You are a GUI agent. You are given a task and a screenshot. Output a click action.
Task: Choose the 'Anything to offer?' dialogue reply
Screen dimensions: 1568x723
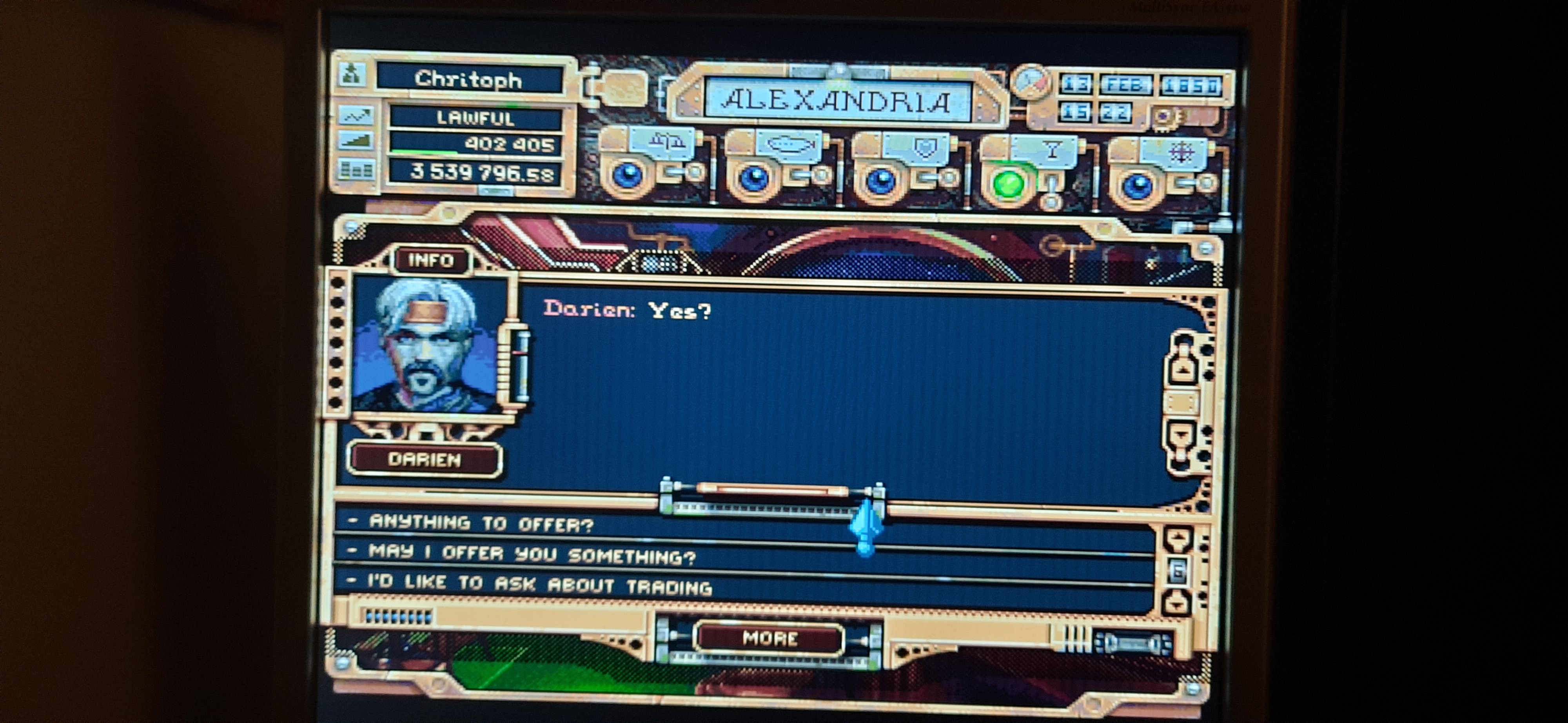pos(481,523)
